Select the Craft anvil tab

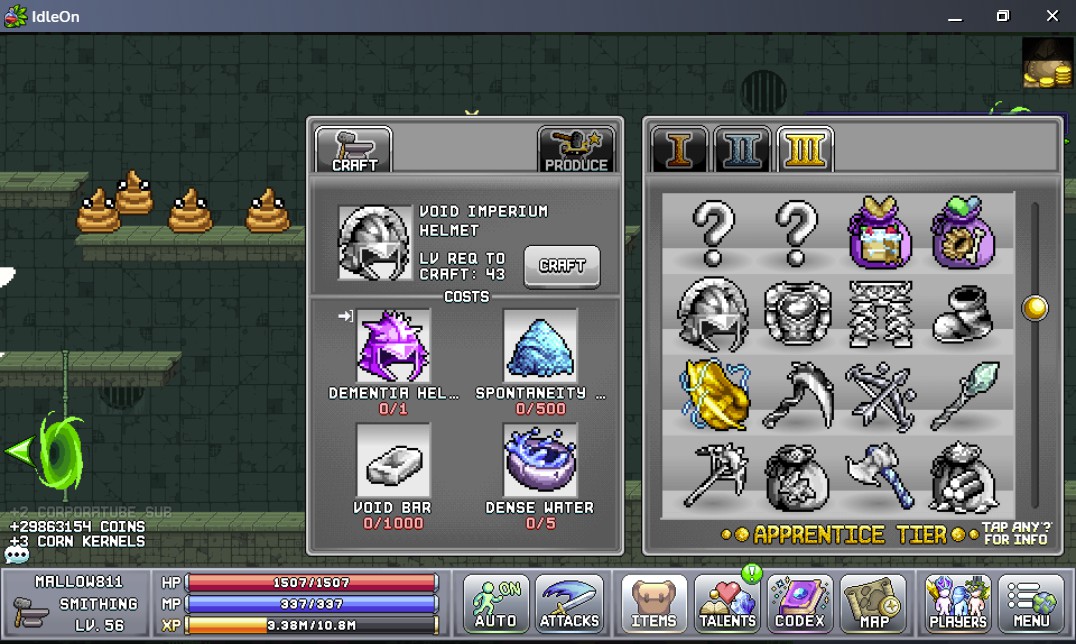click(x=354, y=150)
